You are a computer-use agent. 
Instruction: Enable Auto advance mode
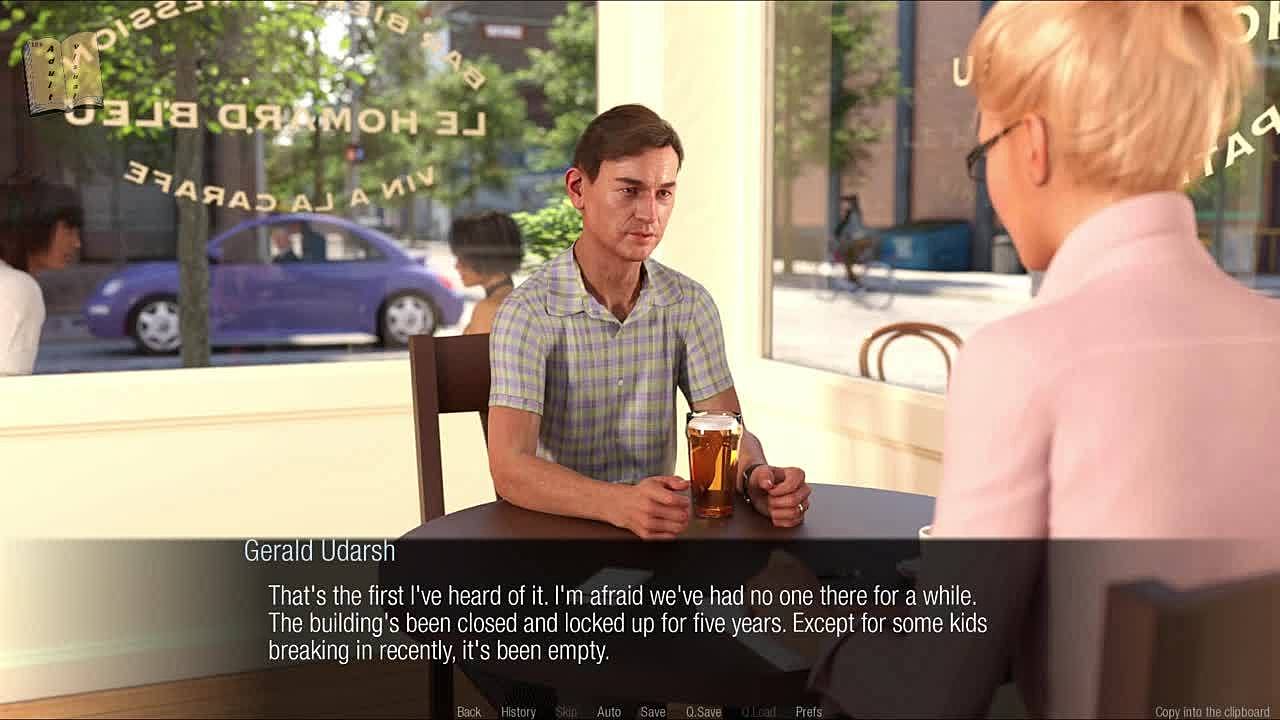(608, 712)
